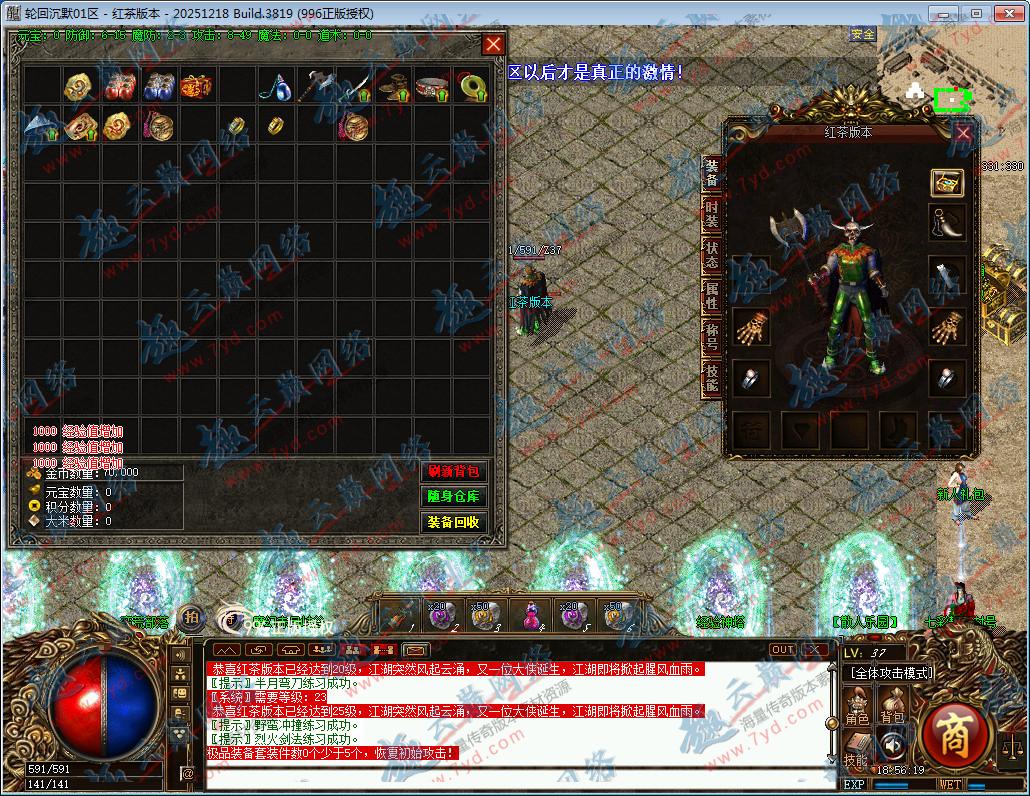Screen dimensions: 1030x796
Task: Click the 全体攻击模式 attack mode label
Action: coord(890,673)
